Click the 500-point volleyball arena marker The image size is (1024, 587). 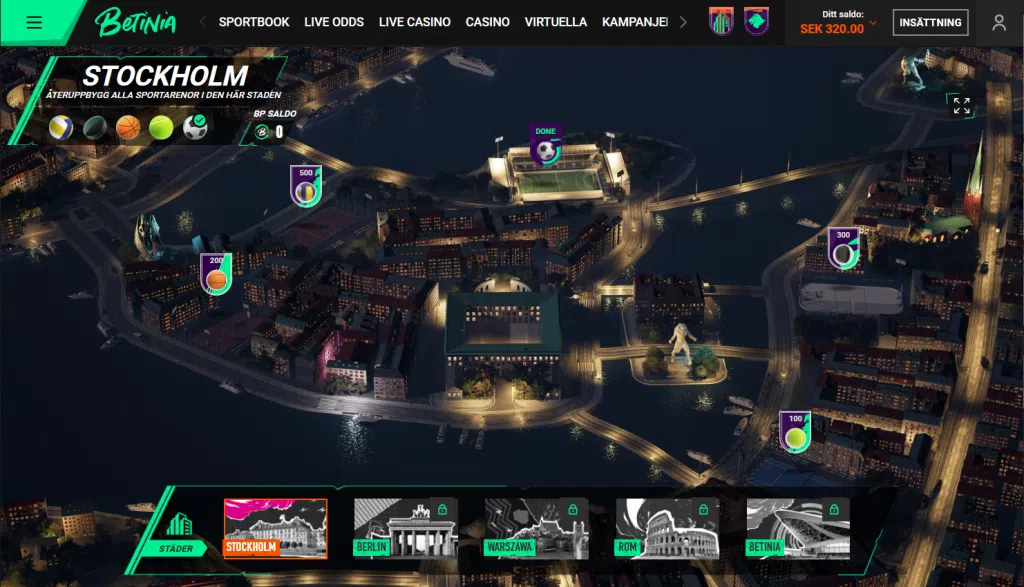[306, 186]
